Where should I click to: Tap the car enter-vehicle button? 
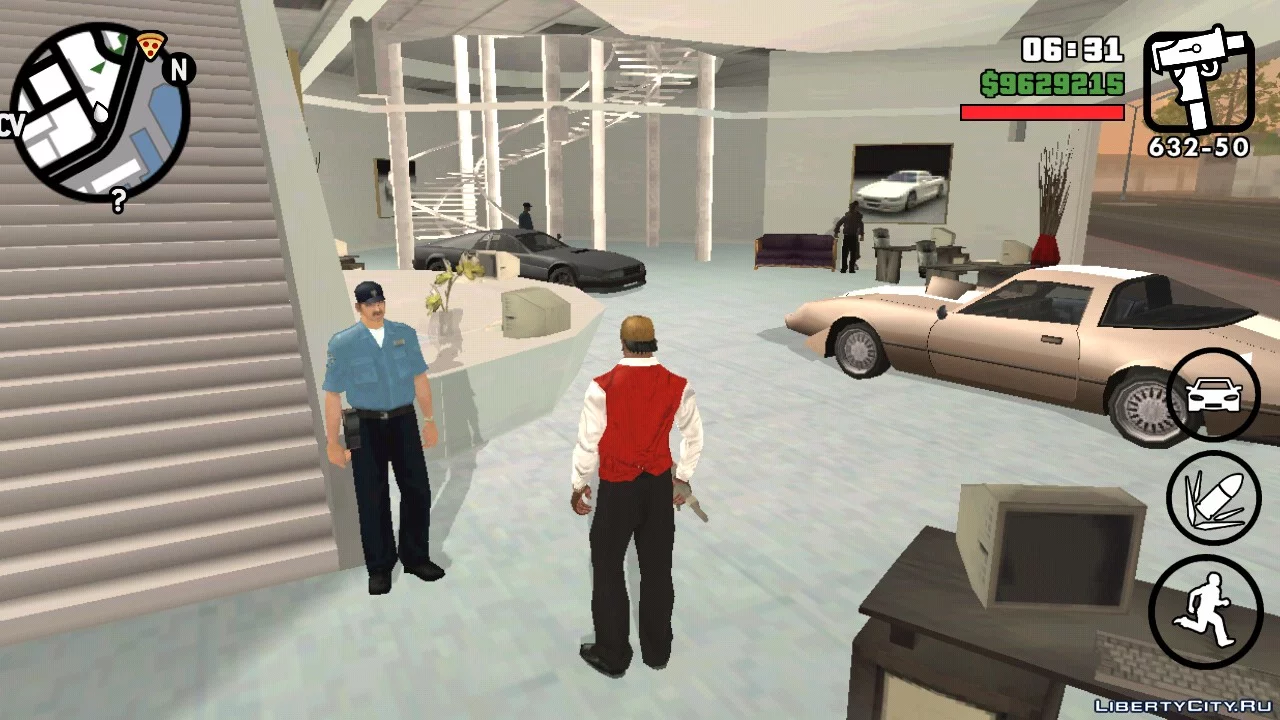coord(1213,396)
